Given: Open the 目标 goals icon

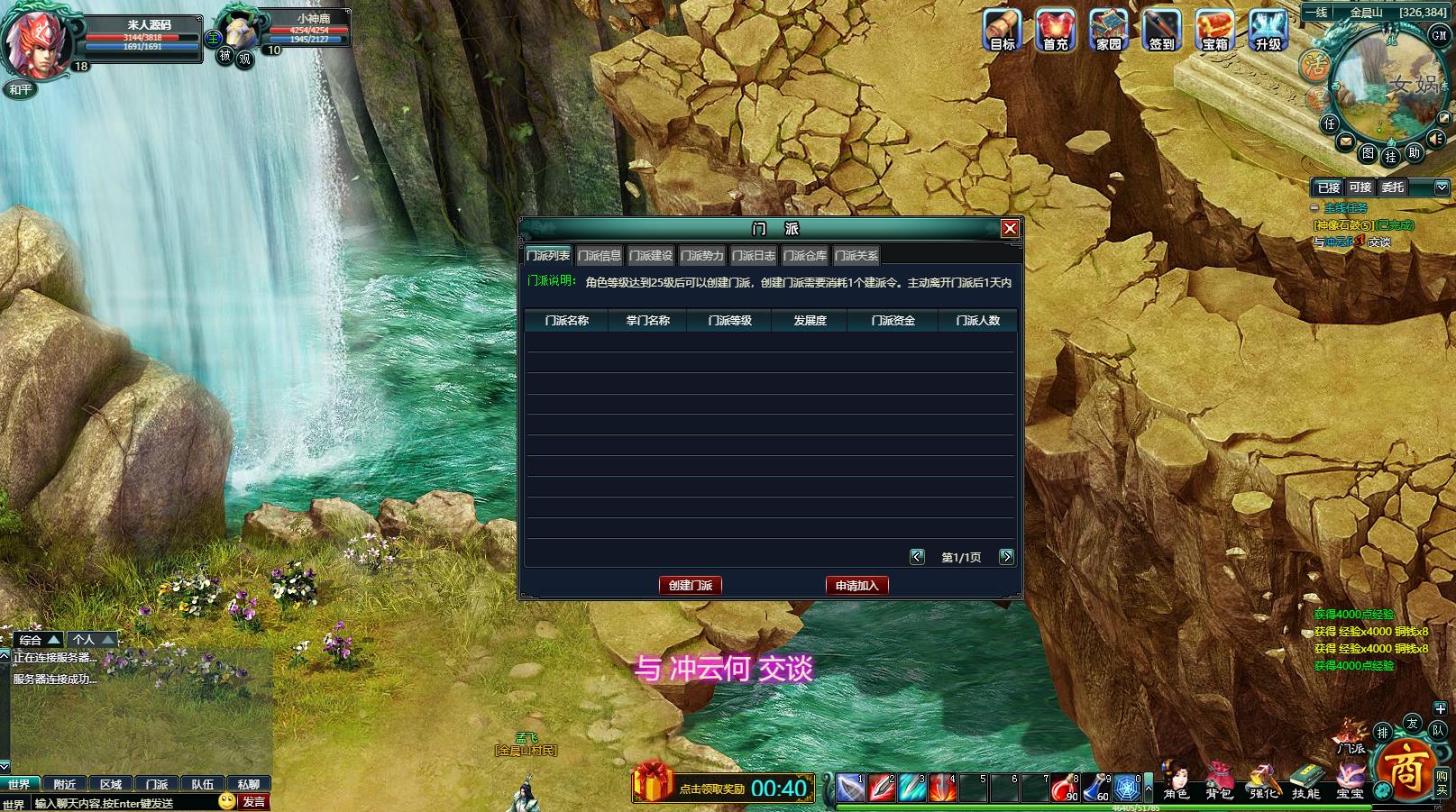Looking at the screenshot, I should [x=1002, y=31].
